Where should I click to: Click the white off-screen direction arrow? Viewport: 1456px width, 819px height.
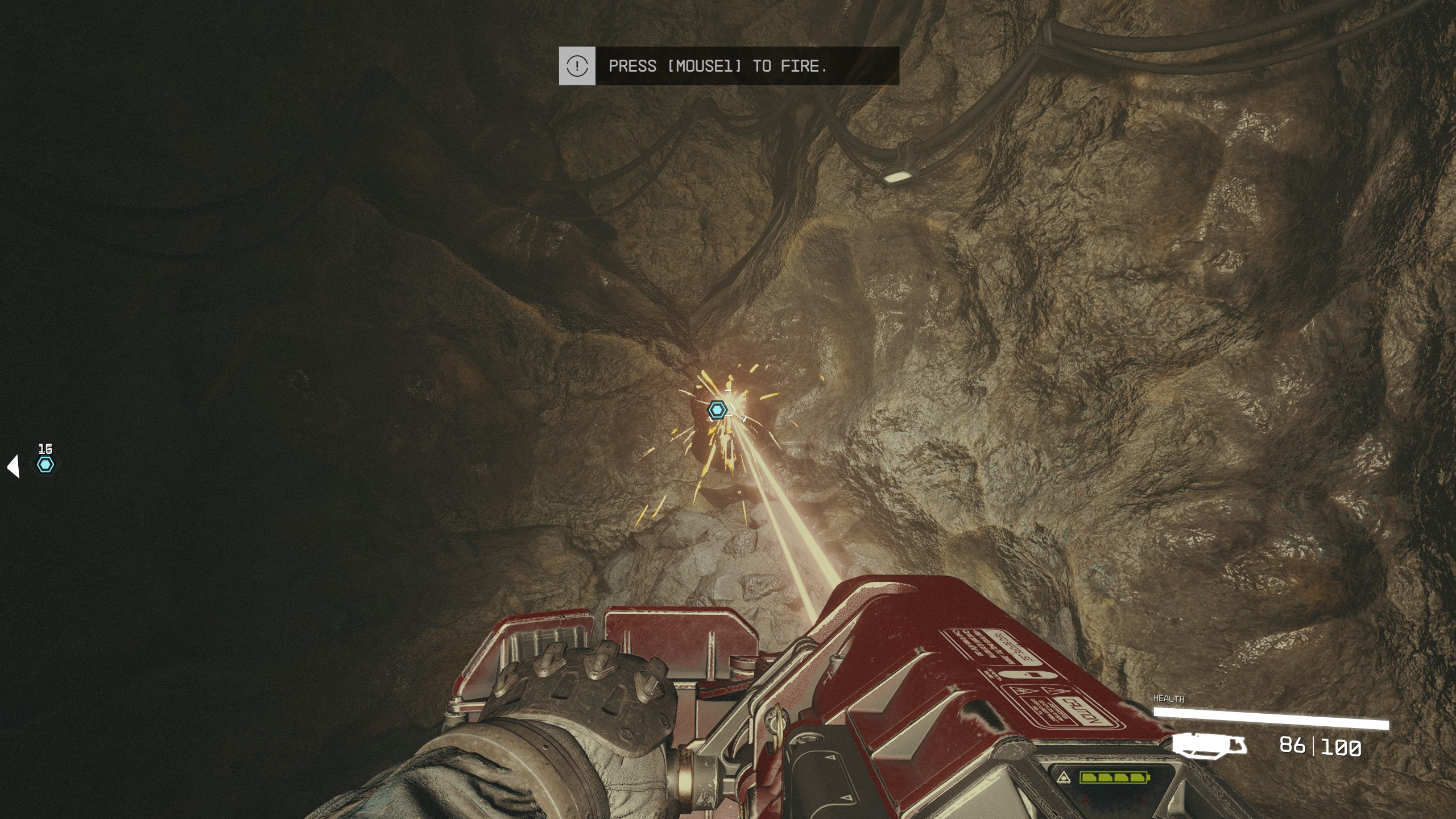tap(14, 466)
